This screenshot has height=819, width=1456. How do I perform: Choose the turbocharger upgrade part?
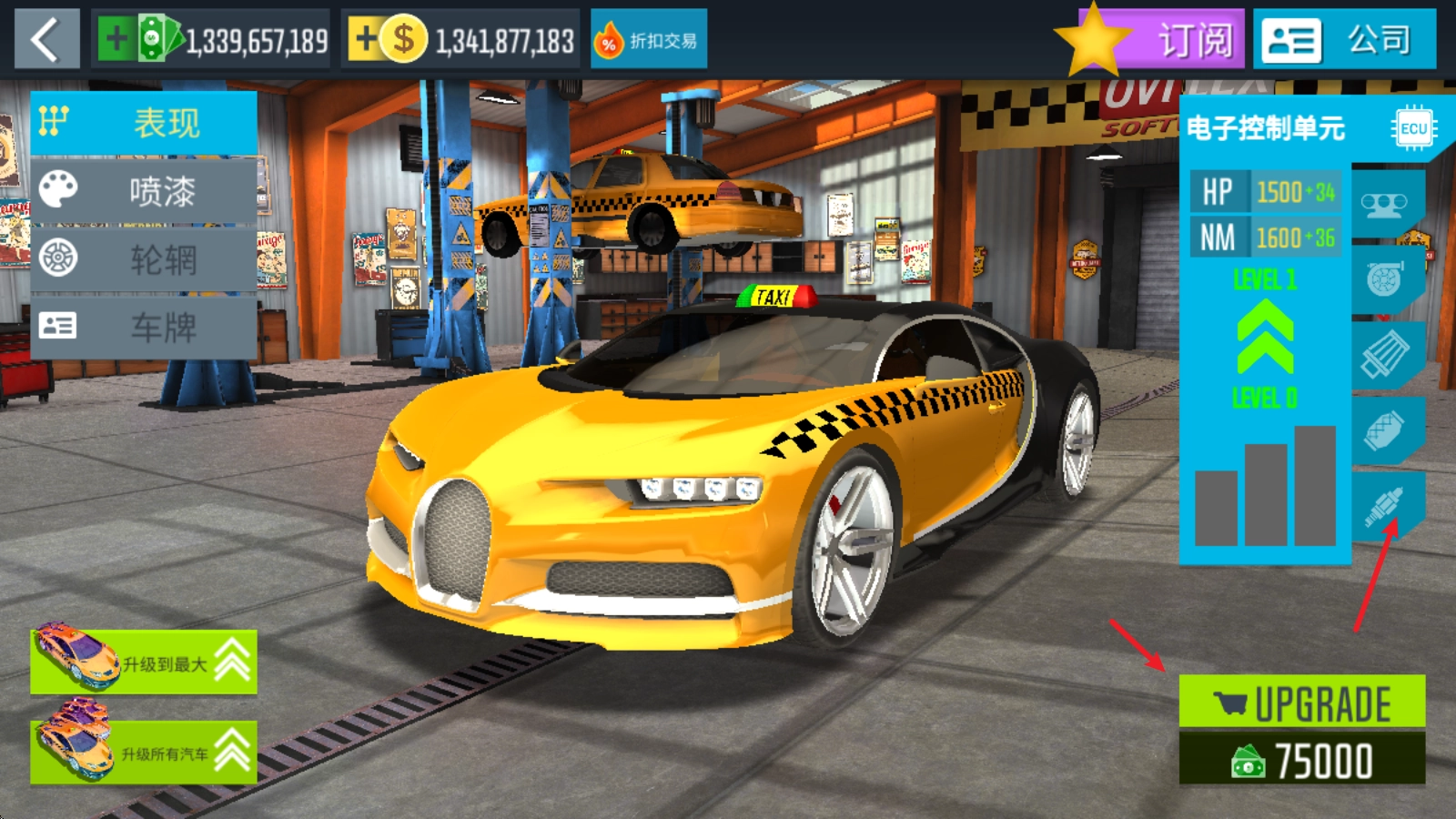tap(1384, 278)
